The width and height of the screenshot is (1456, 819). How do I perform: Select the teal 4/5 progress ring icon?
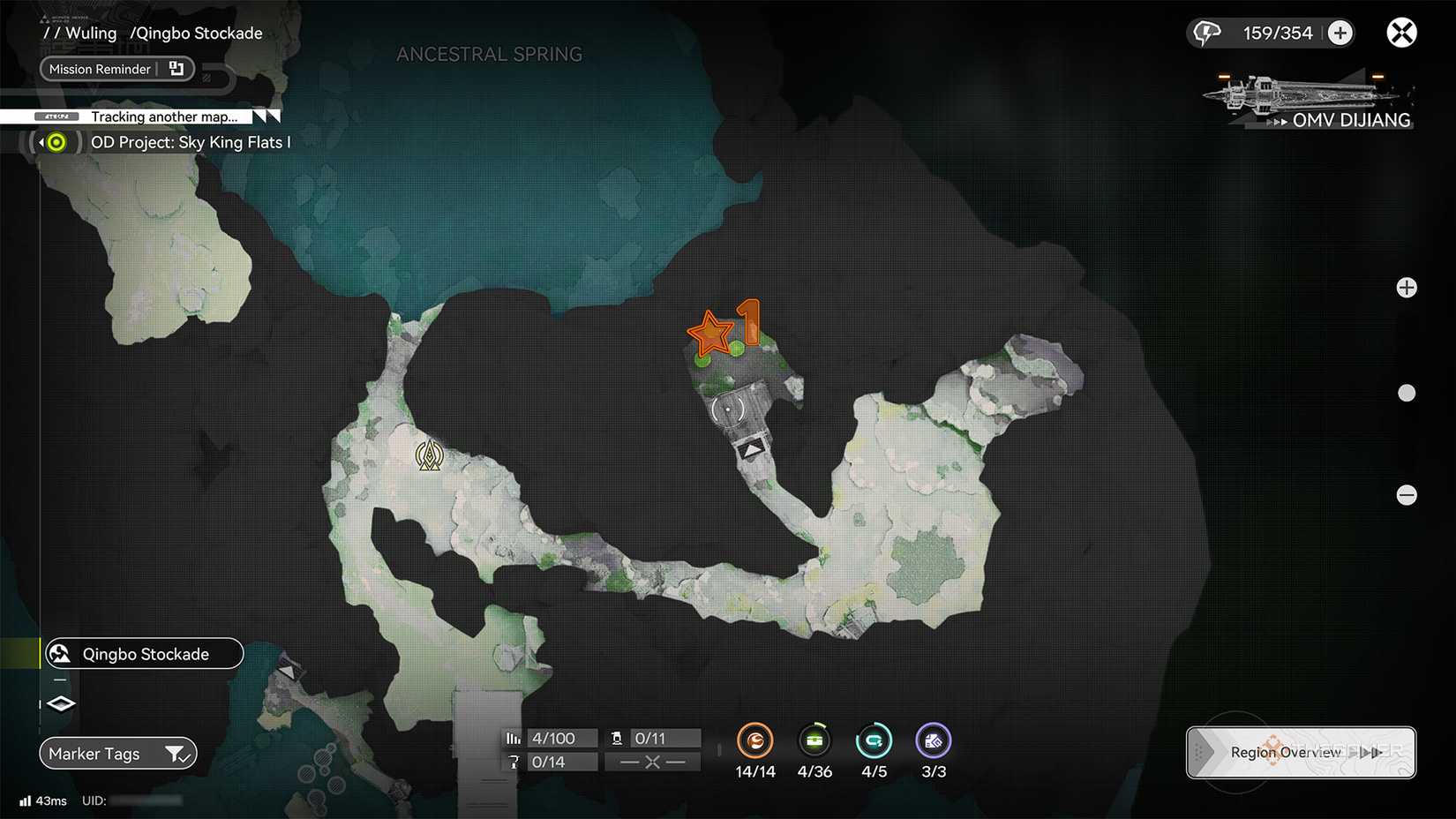pos(874,741)
